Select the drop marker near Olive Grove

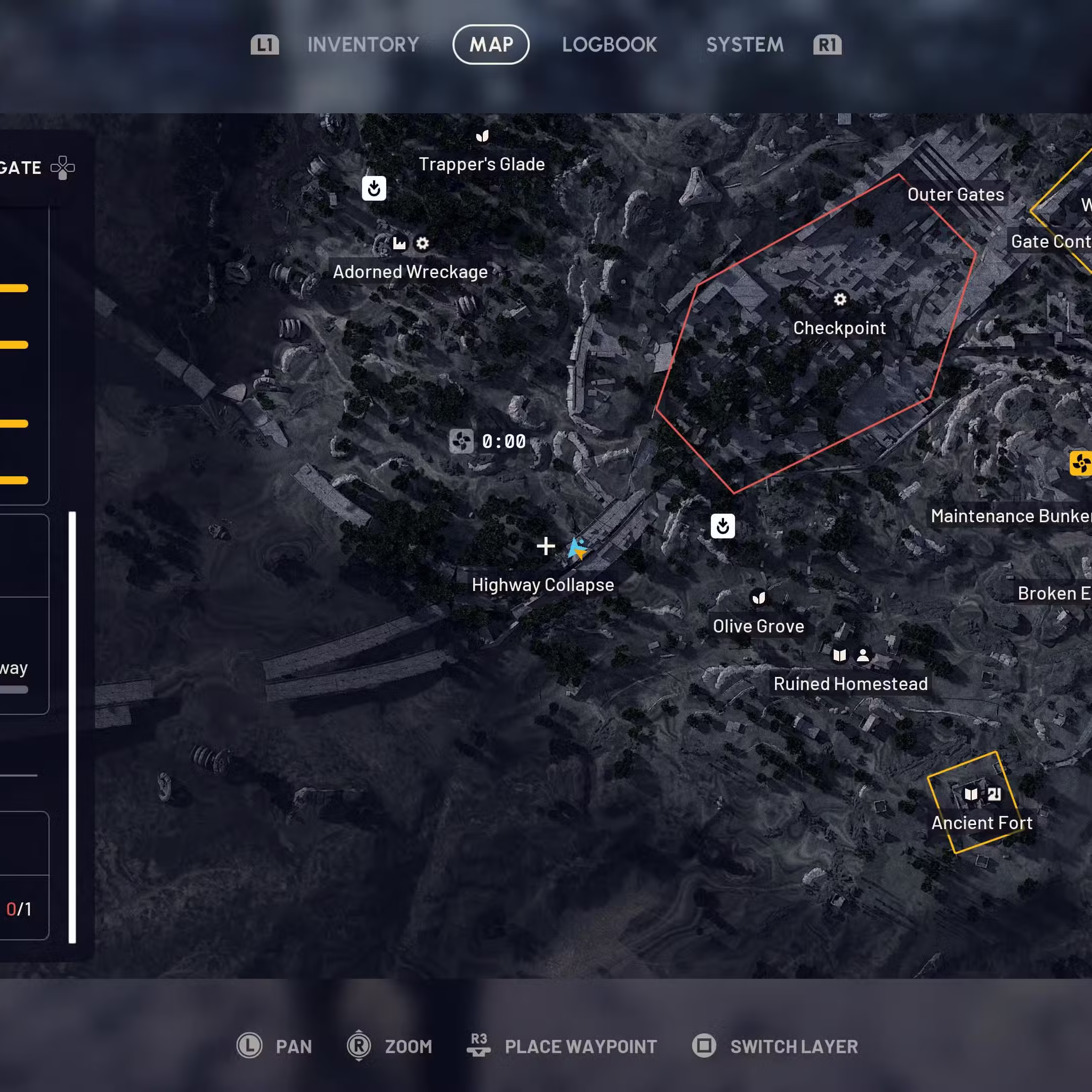pos(722,526)
